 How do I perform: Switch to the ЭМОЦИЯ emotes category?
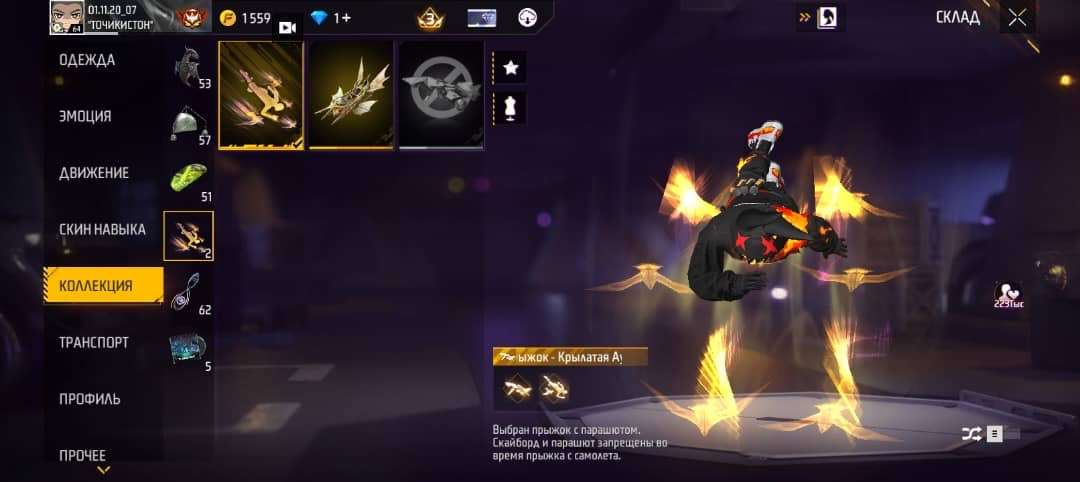85,116
